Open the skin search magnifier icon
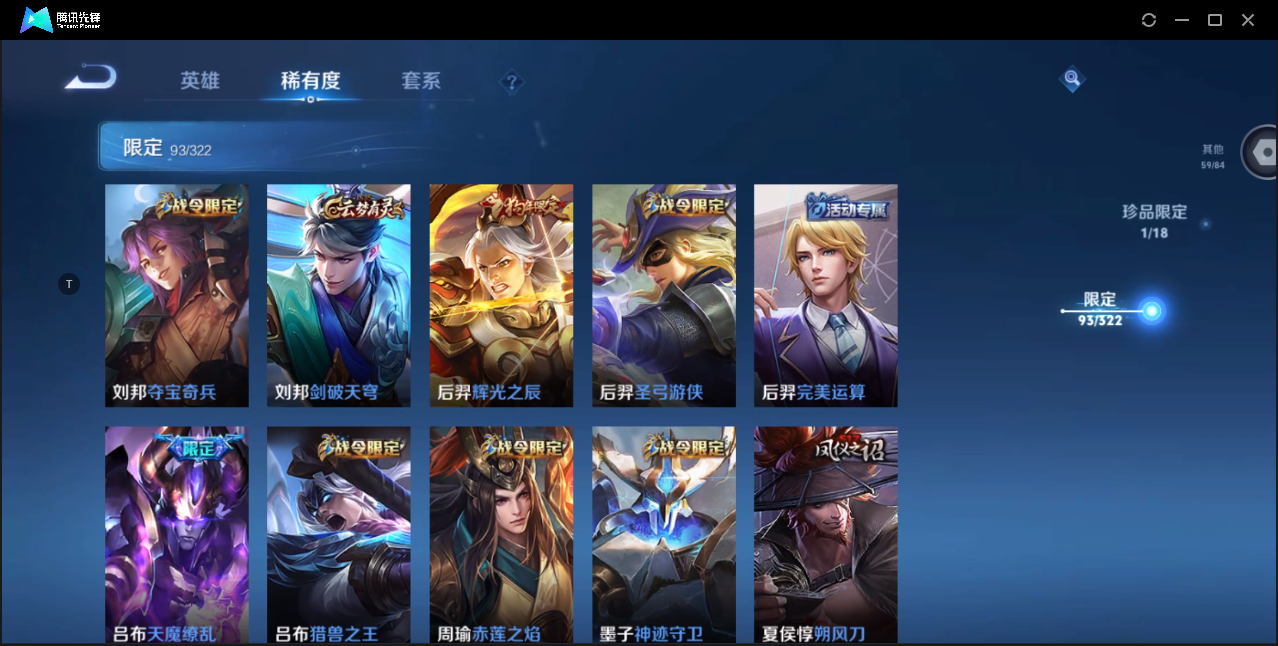This screenshot has height=646, width=1278. pyautogui.click(x=1072, y=78)
